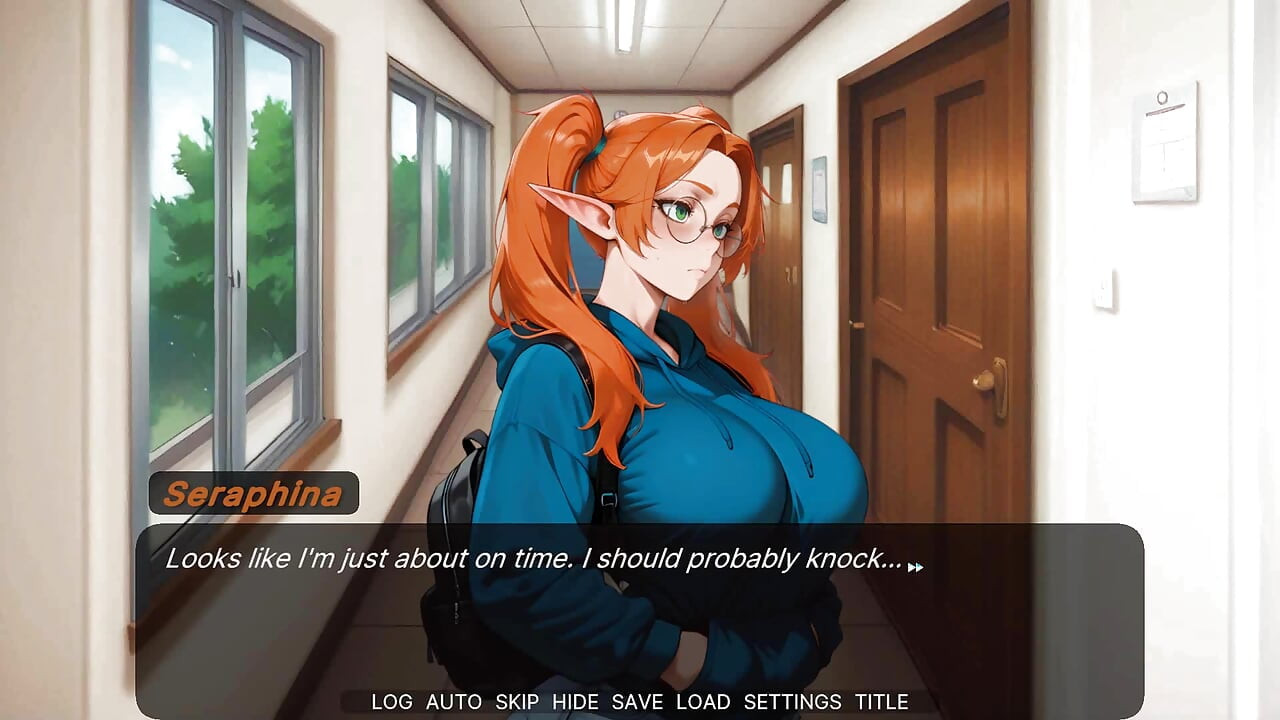This screenshot has width=1280, height=720.
Task: Click the small sign beside the far door
Action: click(x=819, y=190)
